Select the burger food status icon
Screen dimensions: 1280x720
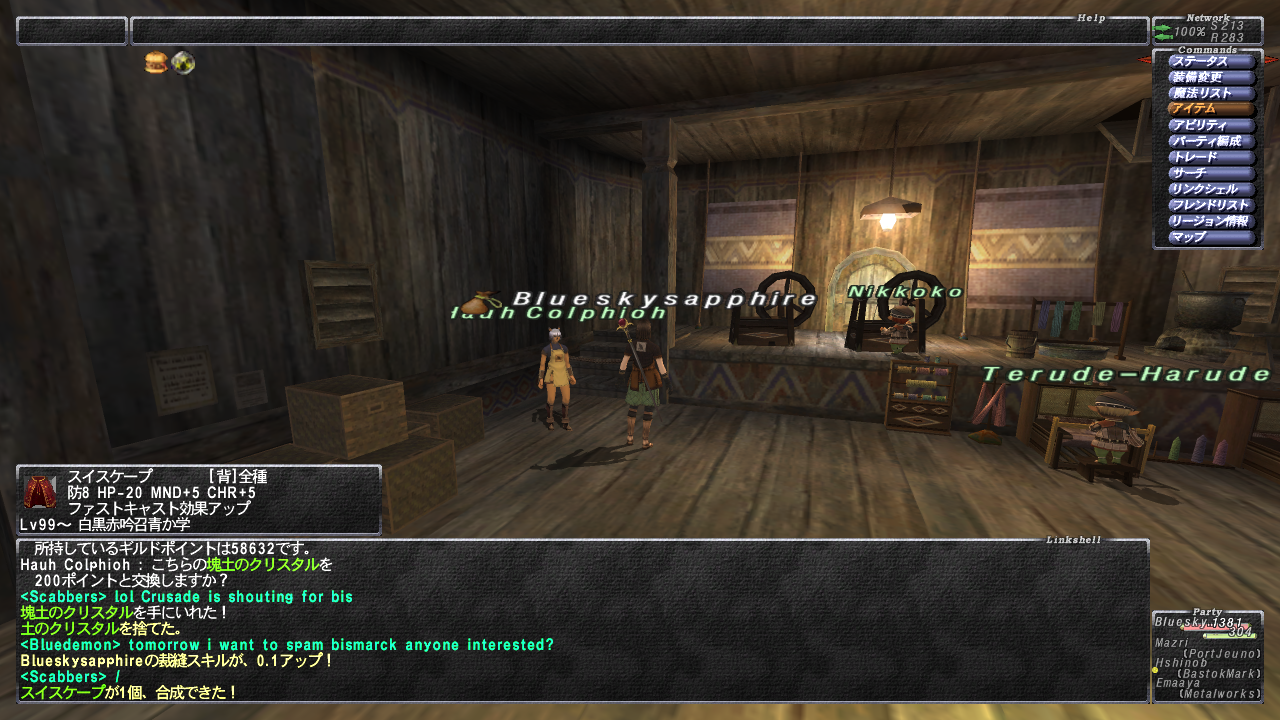coord(157,64)
